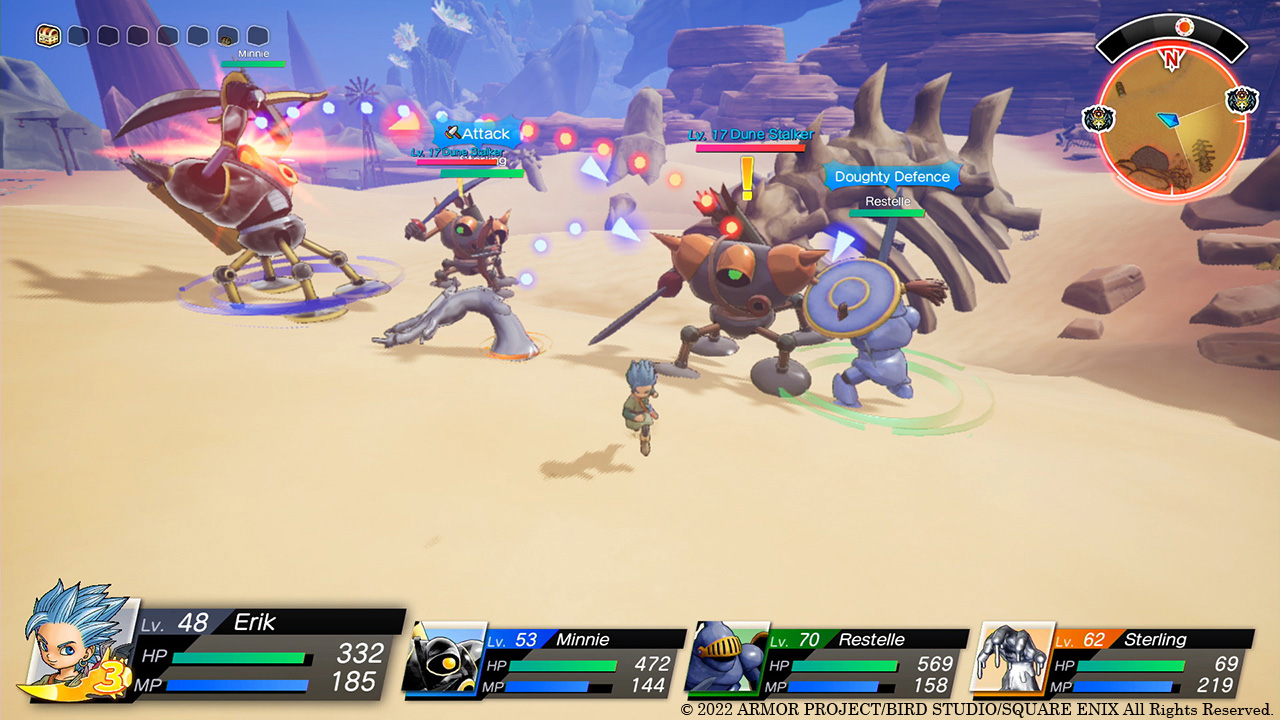1280x720 pixels.
Task: Select Restelle's party portrait
Action: 726,657
